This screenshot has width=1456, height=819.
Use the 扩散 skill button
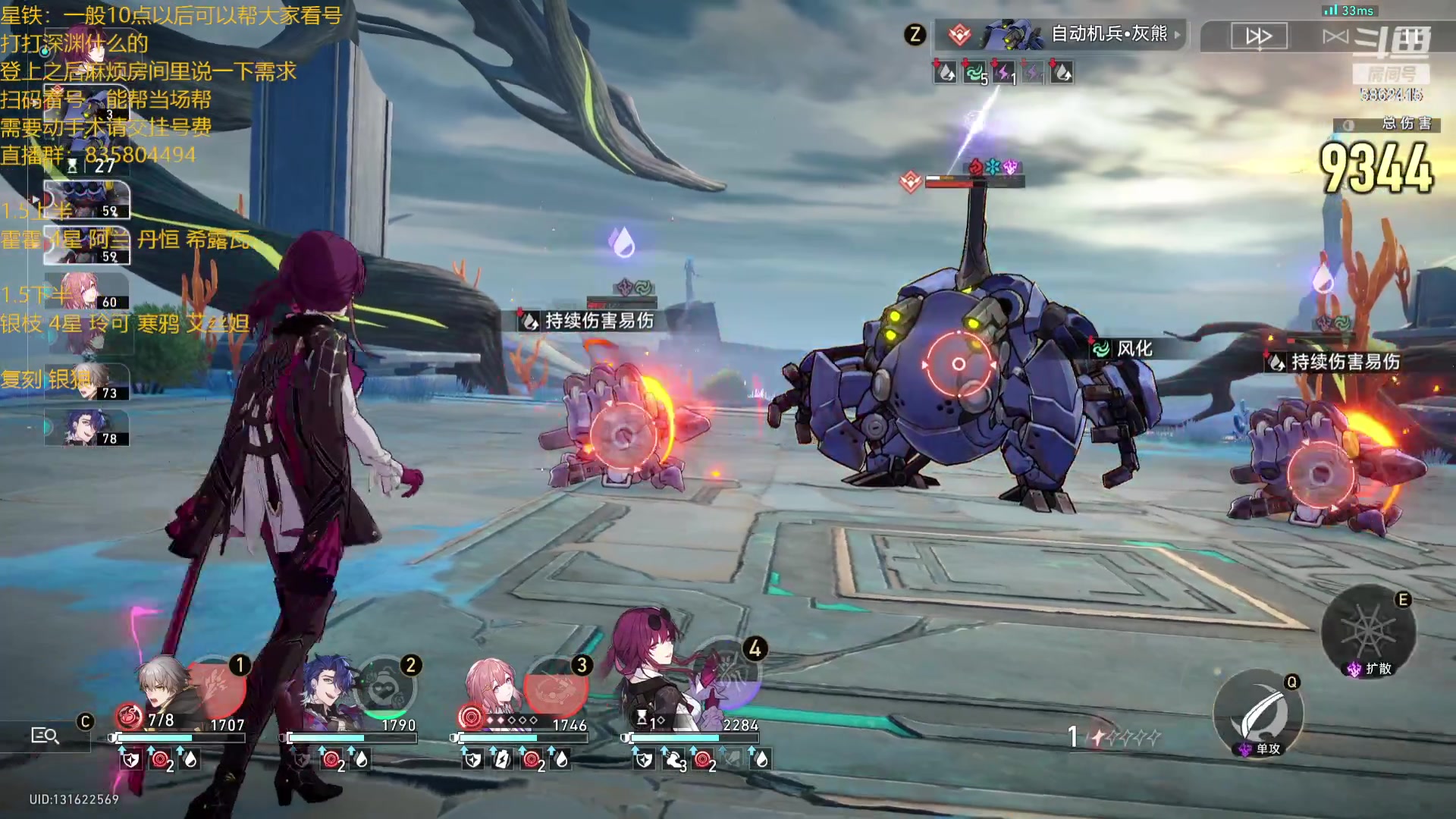[x=1368, y=631]
